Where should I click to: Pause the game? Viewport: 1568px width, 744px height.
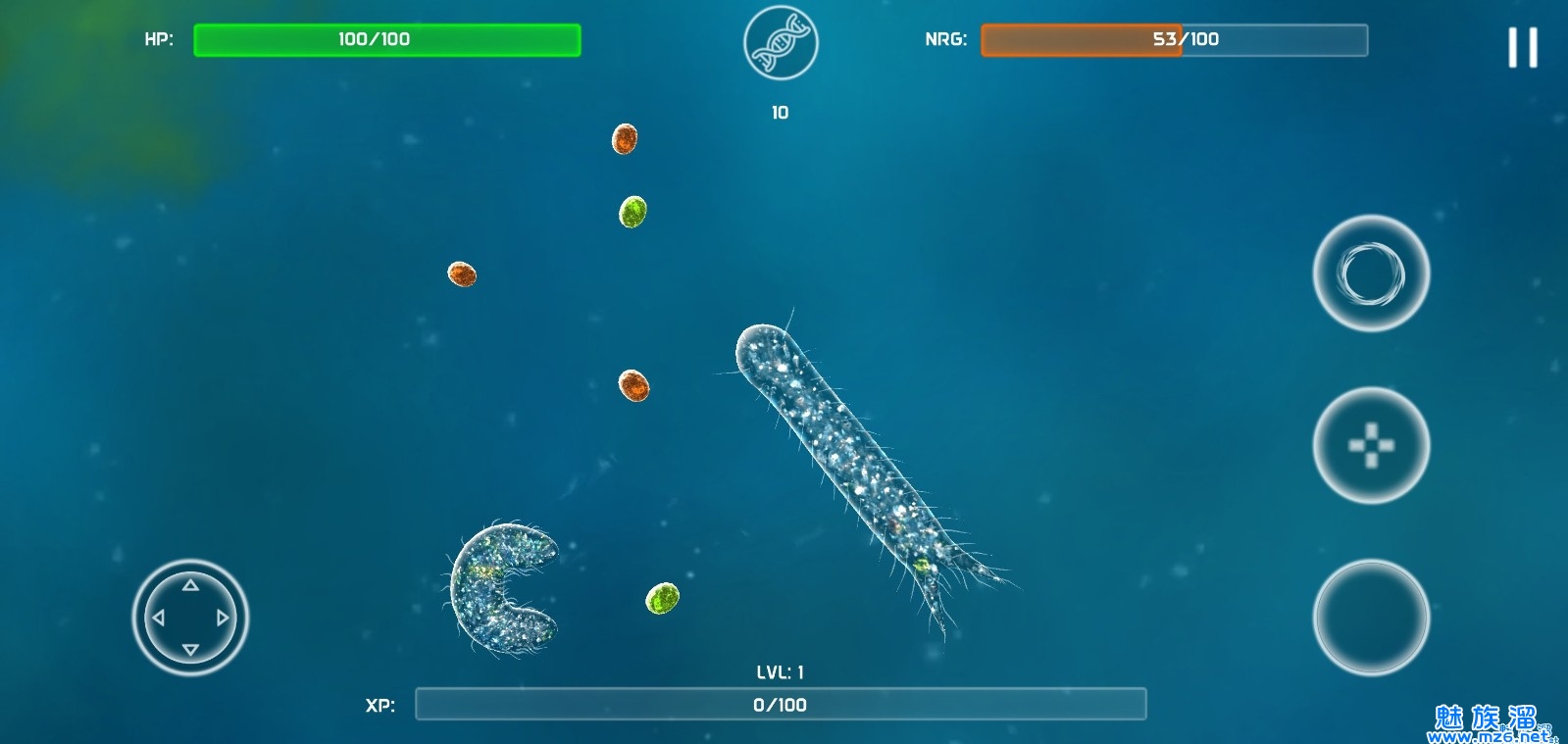point(1522,47)
